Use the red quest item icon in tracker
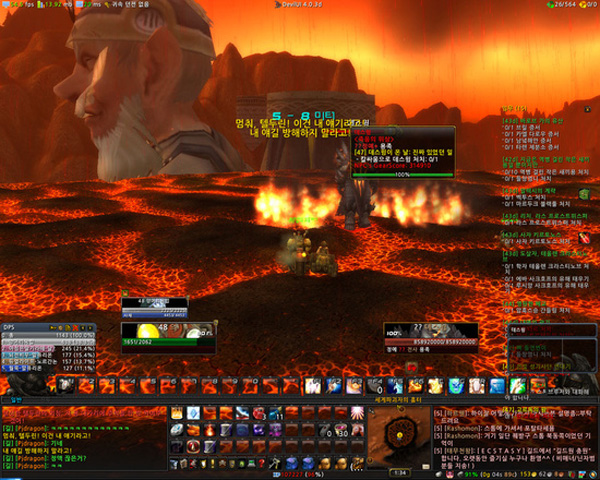Image resolution: width=600 pixels, height=480 pixels. coord(585,238)
